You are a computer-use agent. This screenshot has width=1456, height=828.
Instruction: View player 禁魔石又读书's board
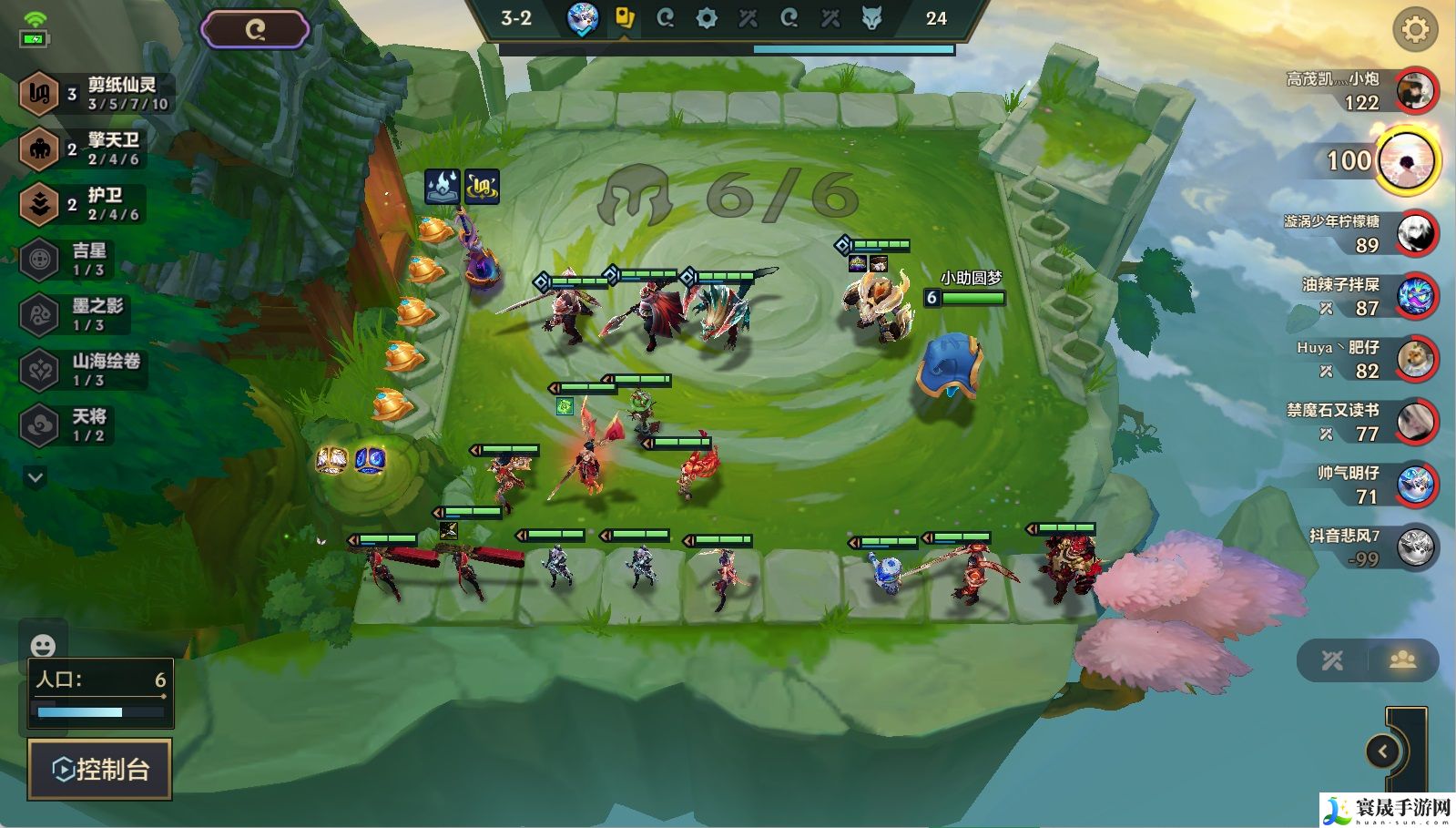click(x=1416, y=423)
